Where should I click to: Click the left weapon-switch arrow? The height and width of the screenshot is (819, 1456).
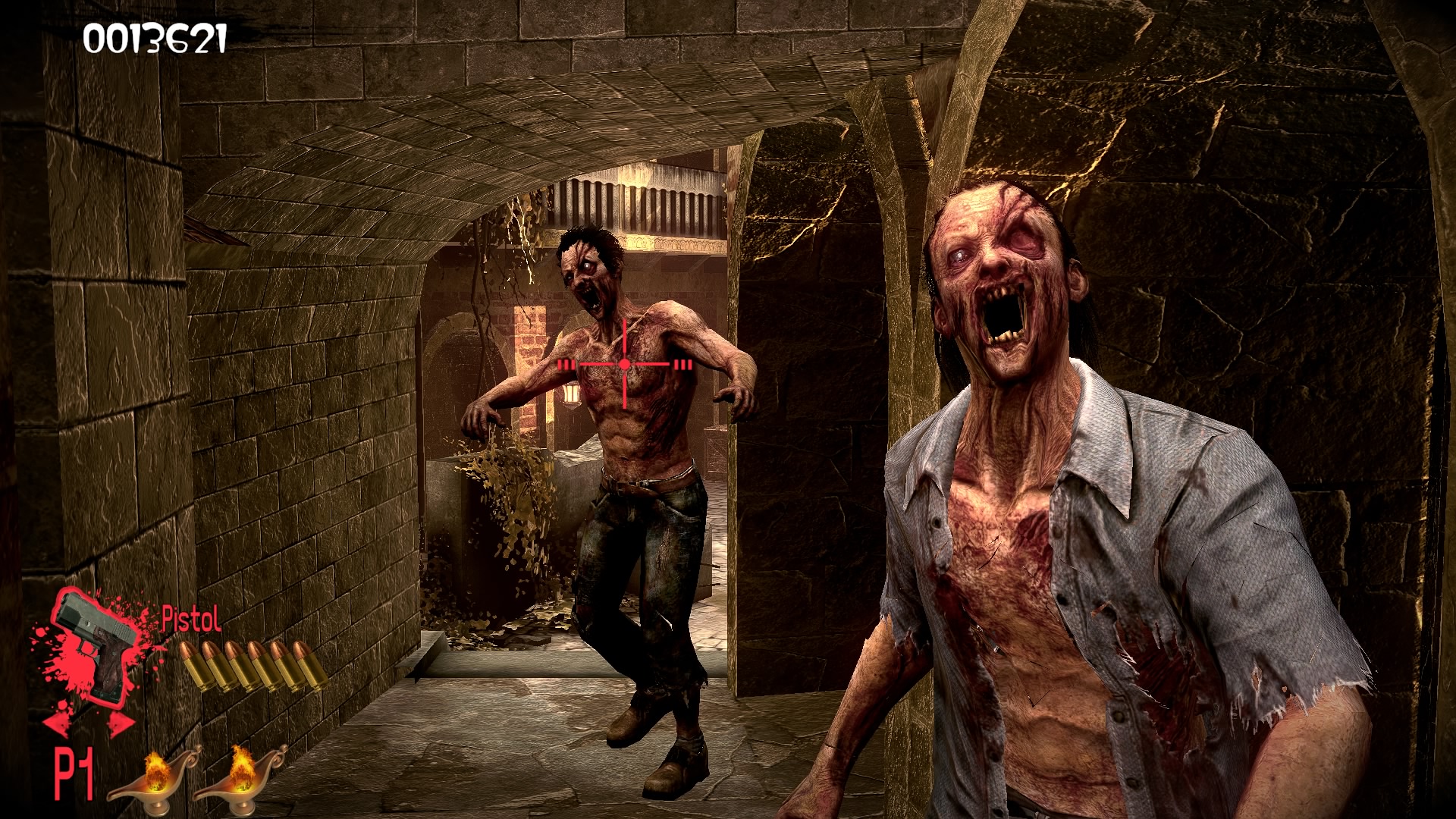click(x=58, y=723)
